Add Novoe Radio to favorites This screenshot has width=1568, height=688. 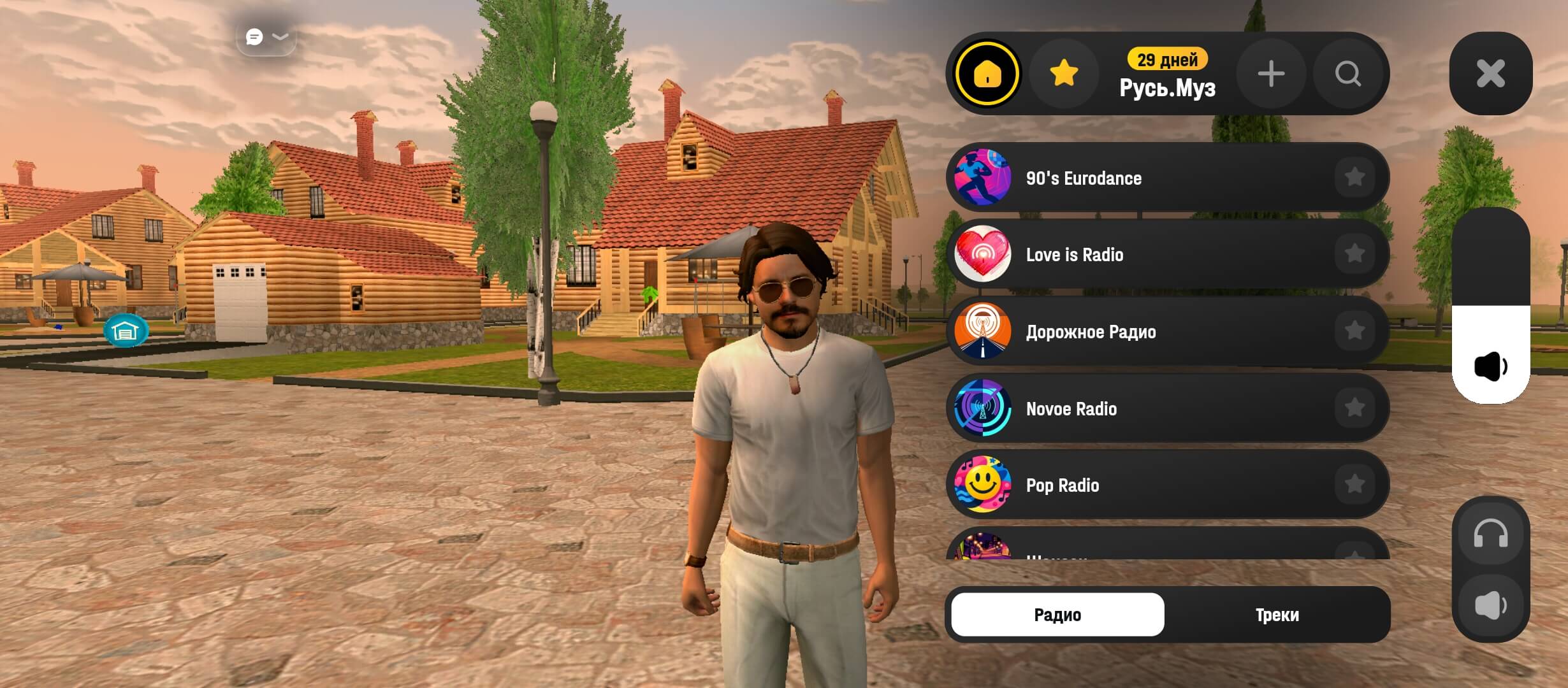tap(1354, 408)
